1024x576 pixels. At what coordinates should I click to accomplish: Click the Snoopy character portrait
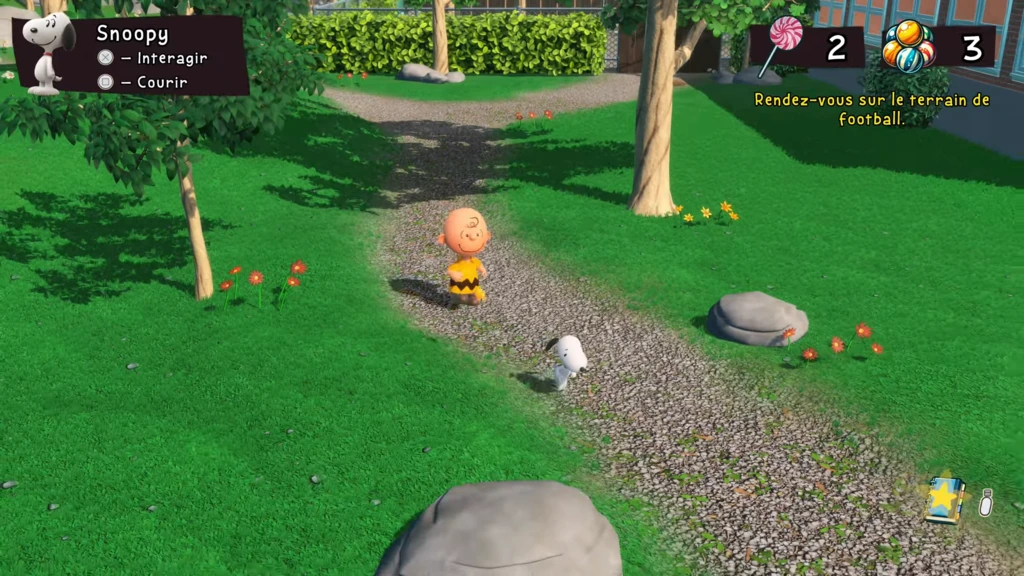(47, 52)
